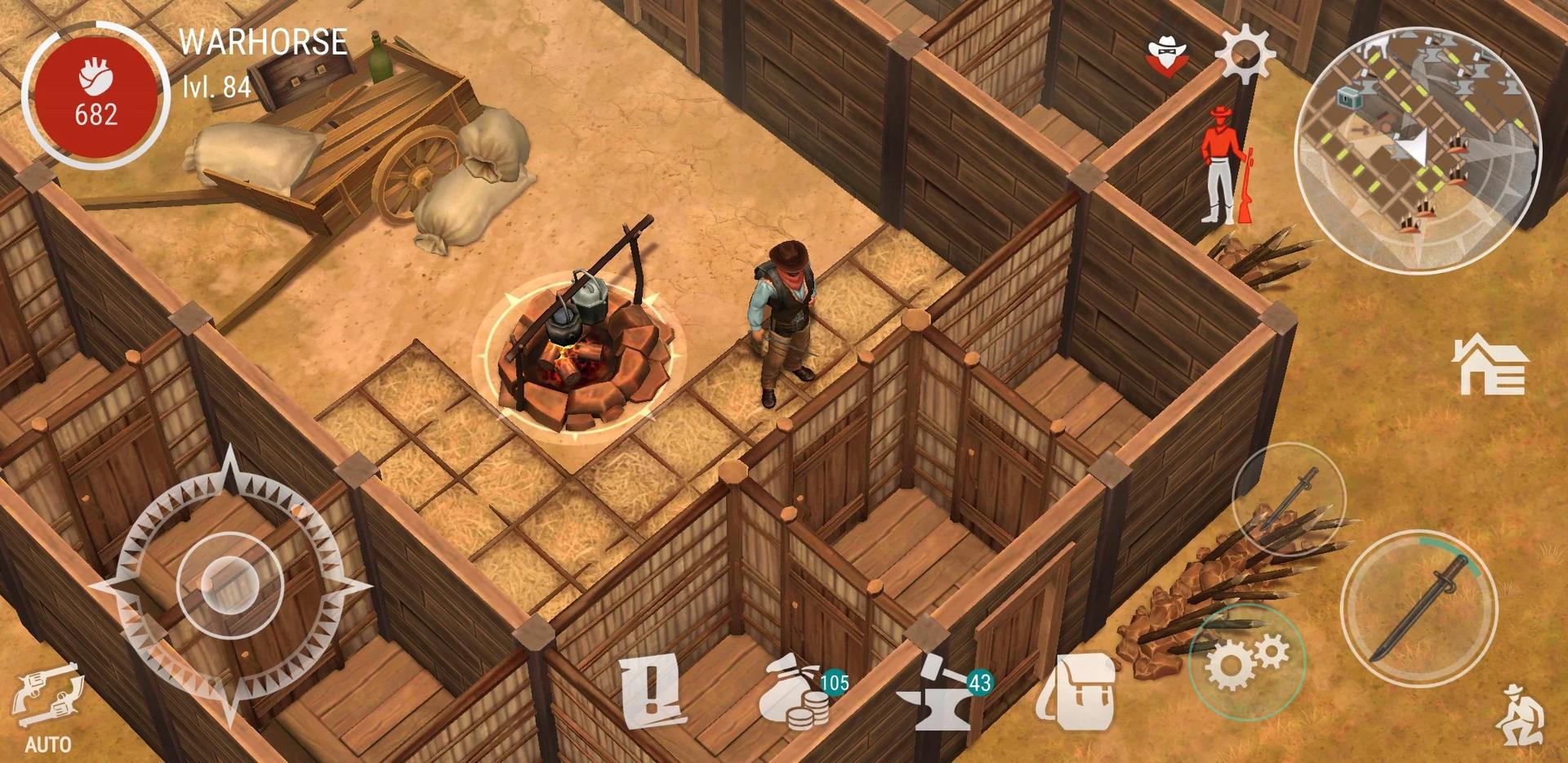Activate the double-gear interact button
This screenshot has width=1568, height=763.
(x=1246, y=662)
